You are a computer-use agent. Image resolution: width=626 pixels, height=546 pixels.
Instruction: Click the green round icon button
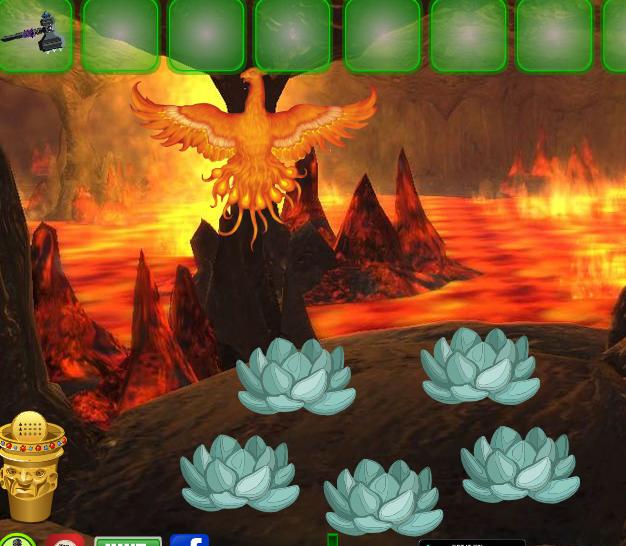pyautogui.click(x=17, y=541)
